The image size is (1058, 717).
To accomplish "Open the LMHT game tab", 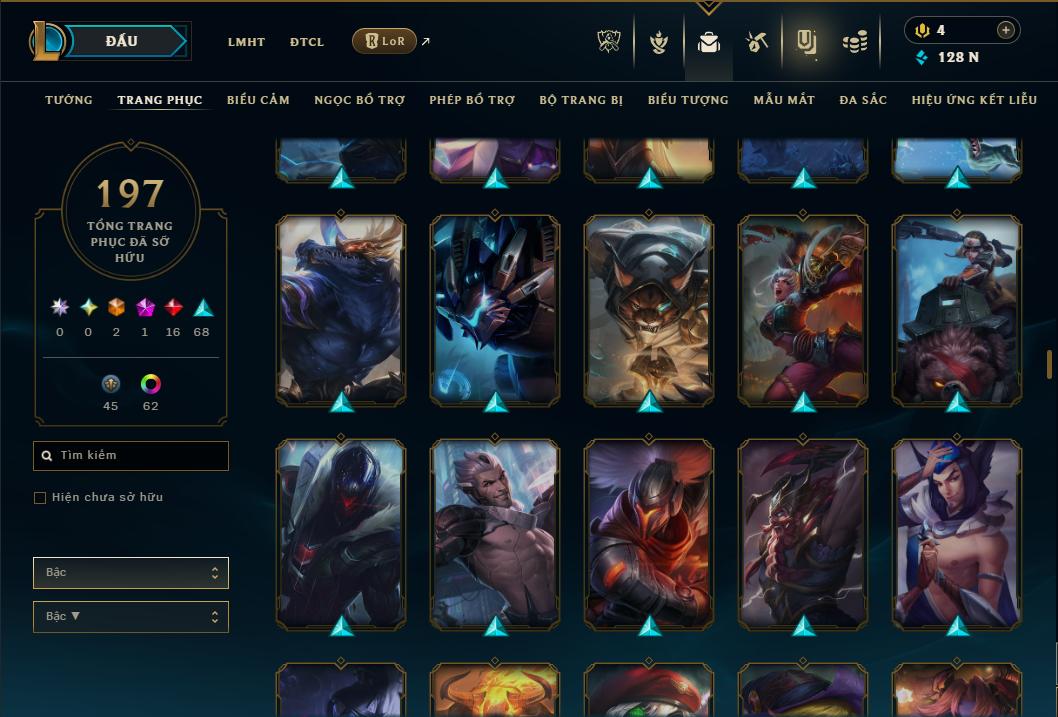I will pyautogui.click(x=246, y=42).
